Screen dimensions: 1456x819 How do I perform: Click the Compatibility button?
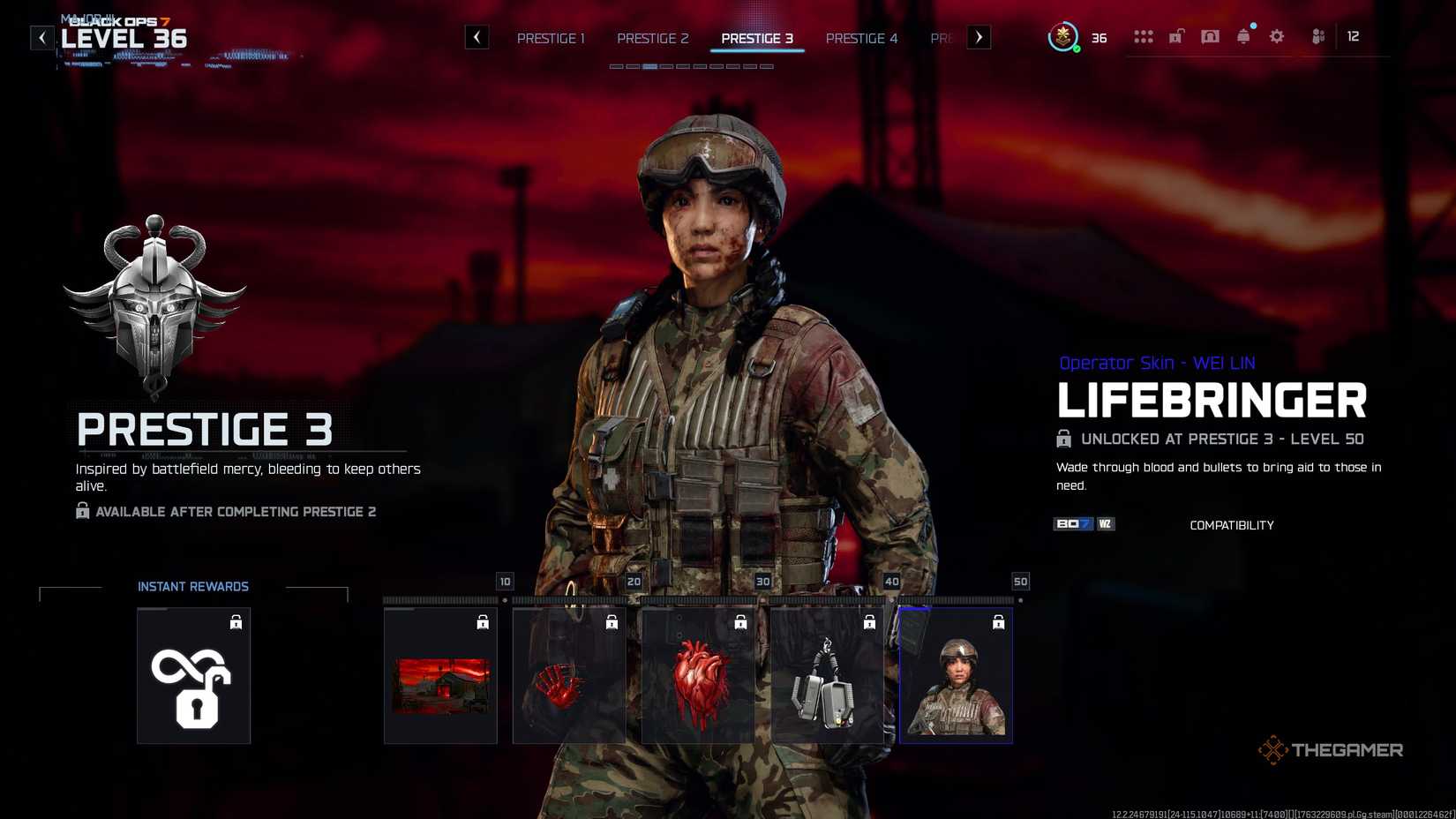pos(1231,524)
